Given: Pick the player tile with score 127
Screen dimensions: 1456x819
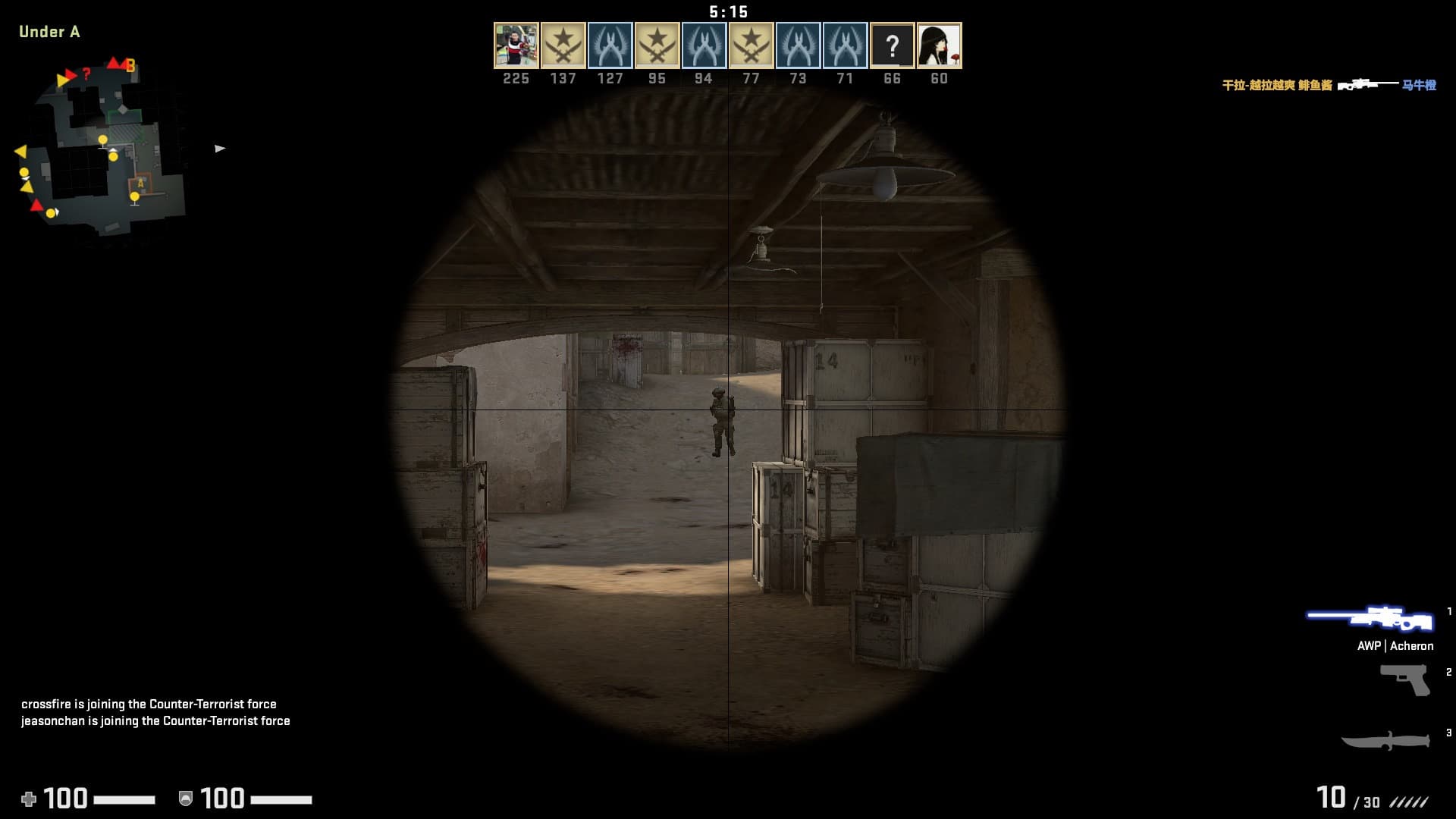Looking at the screenshot, I should (610, 45).
